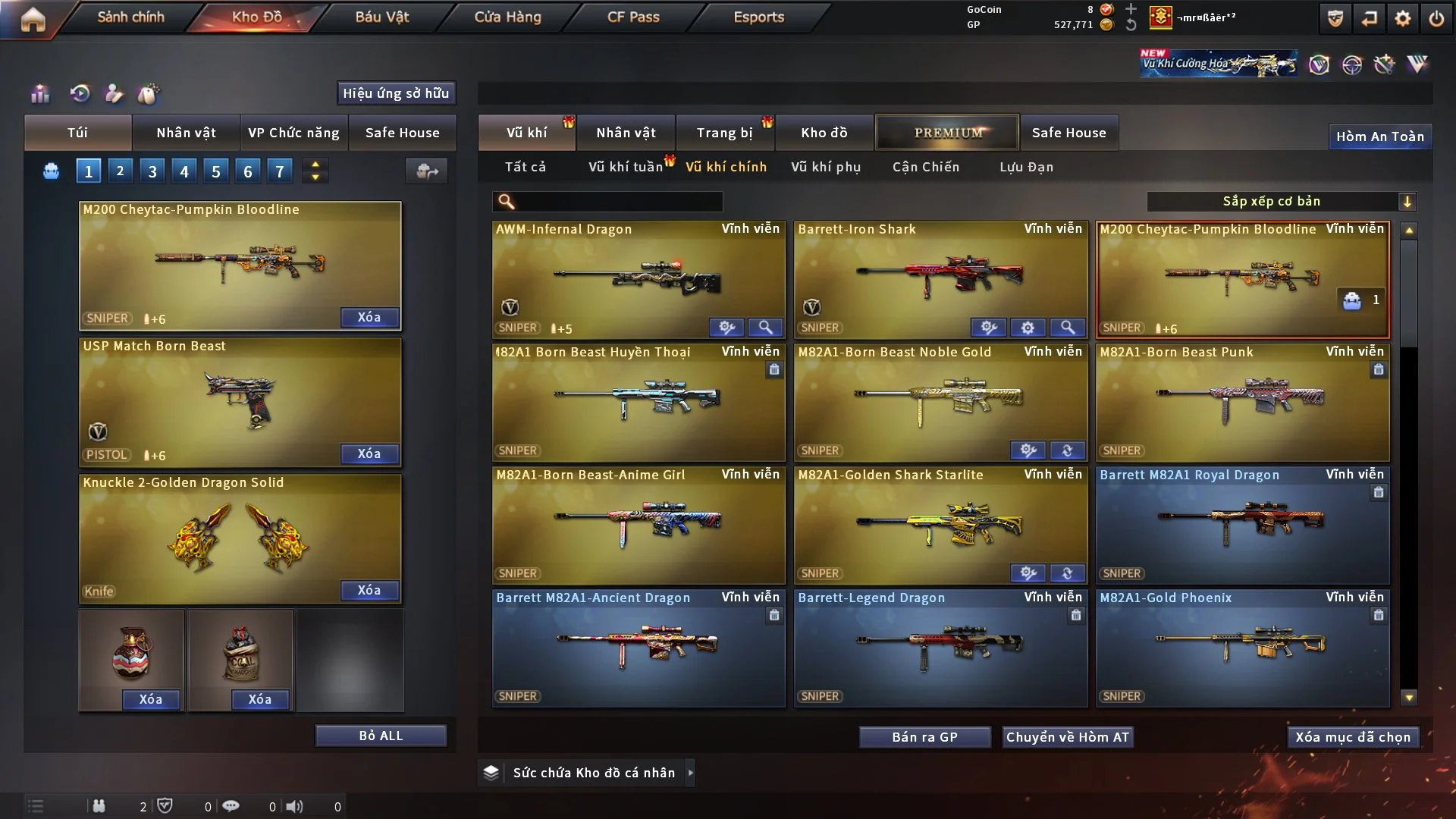The width and height of the screenshot is (1456, 819).
Task: Switch to the Nhân vật inventory tab
Action: [625, 133]
